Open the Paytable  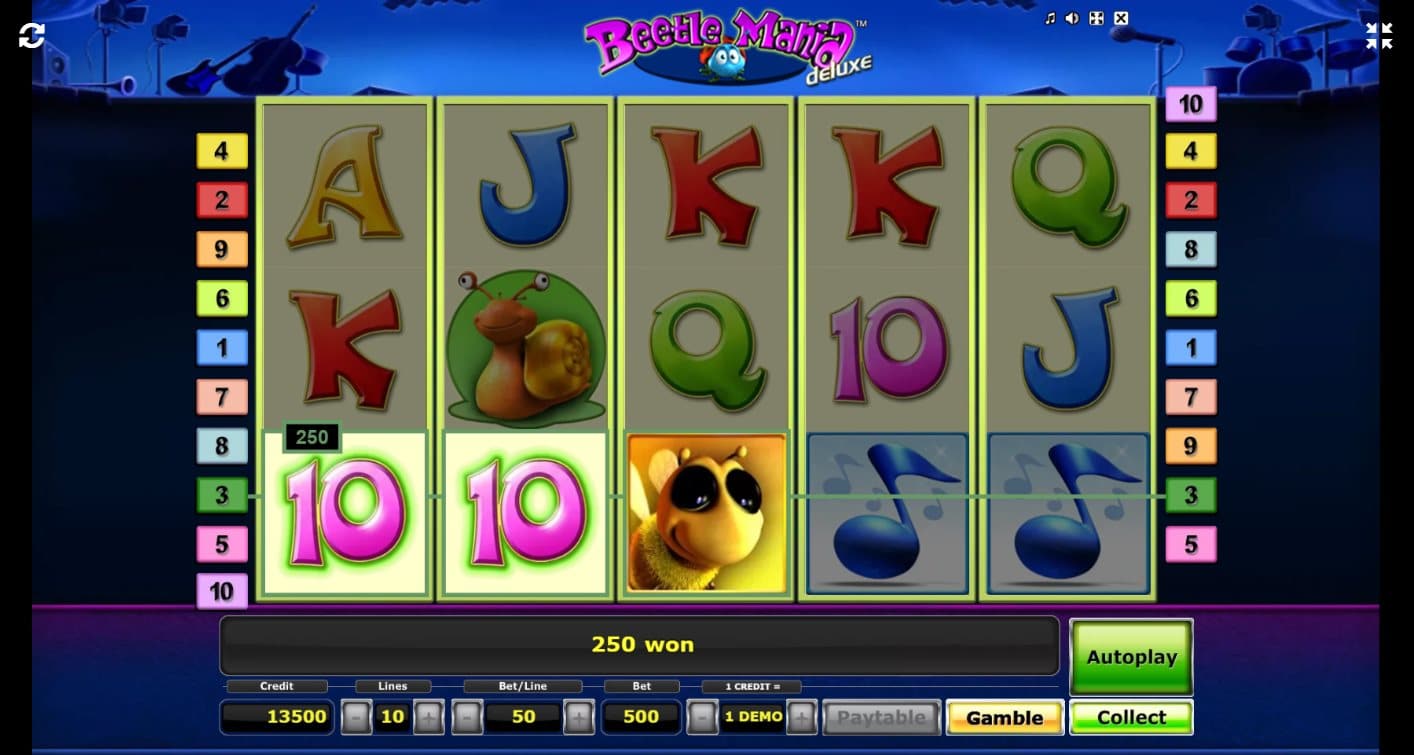881,717
